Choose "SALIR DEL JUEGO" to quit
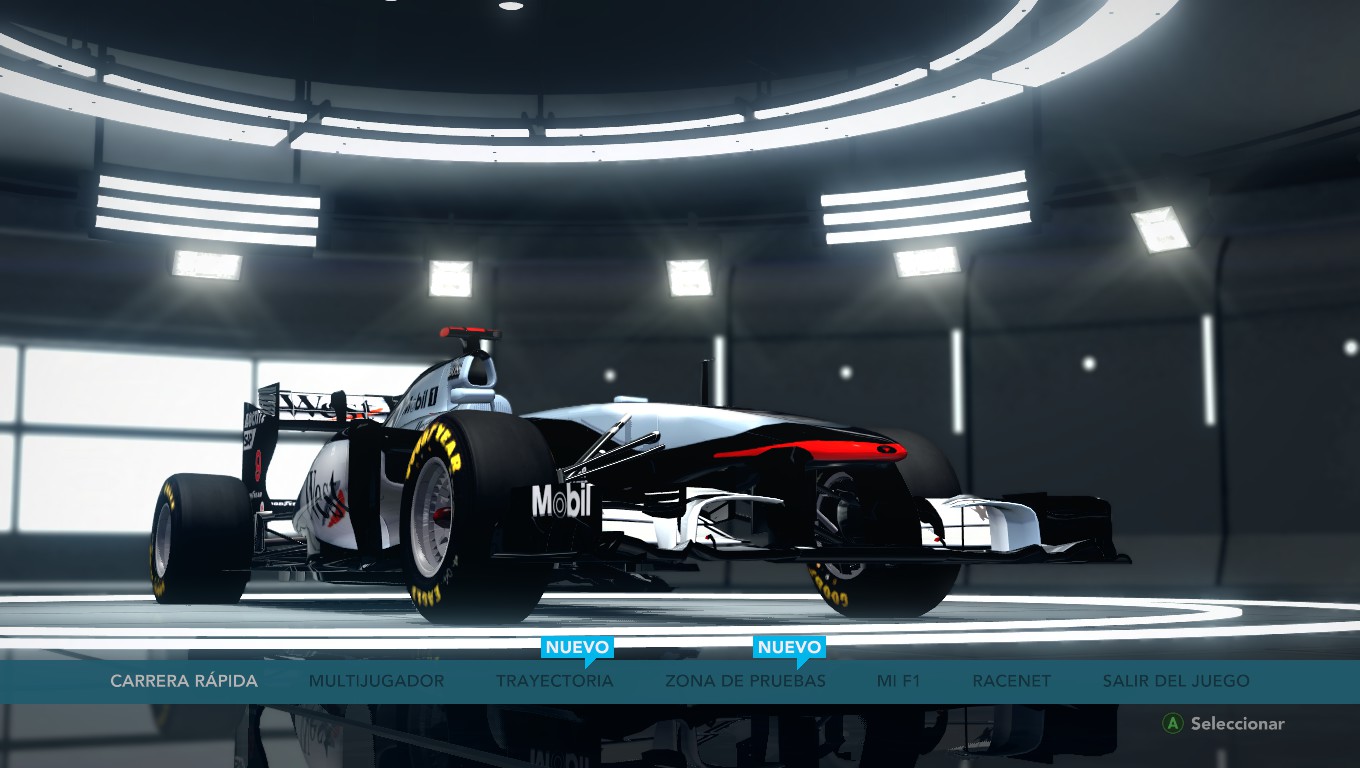Image resolution: width=1360 pixels, height=768 pixels. coord(1175,680)
